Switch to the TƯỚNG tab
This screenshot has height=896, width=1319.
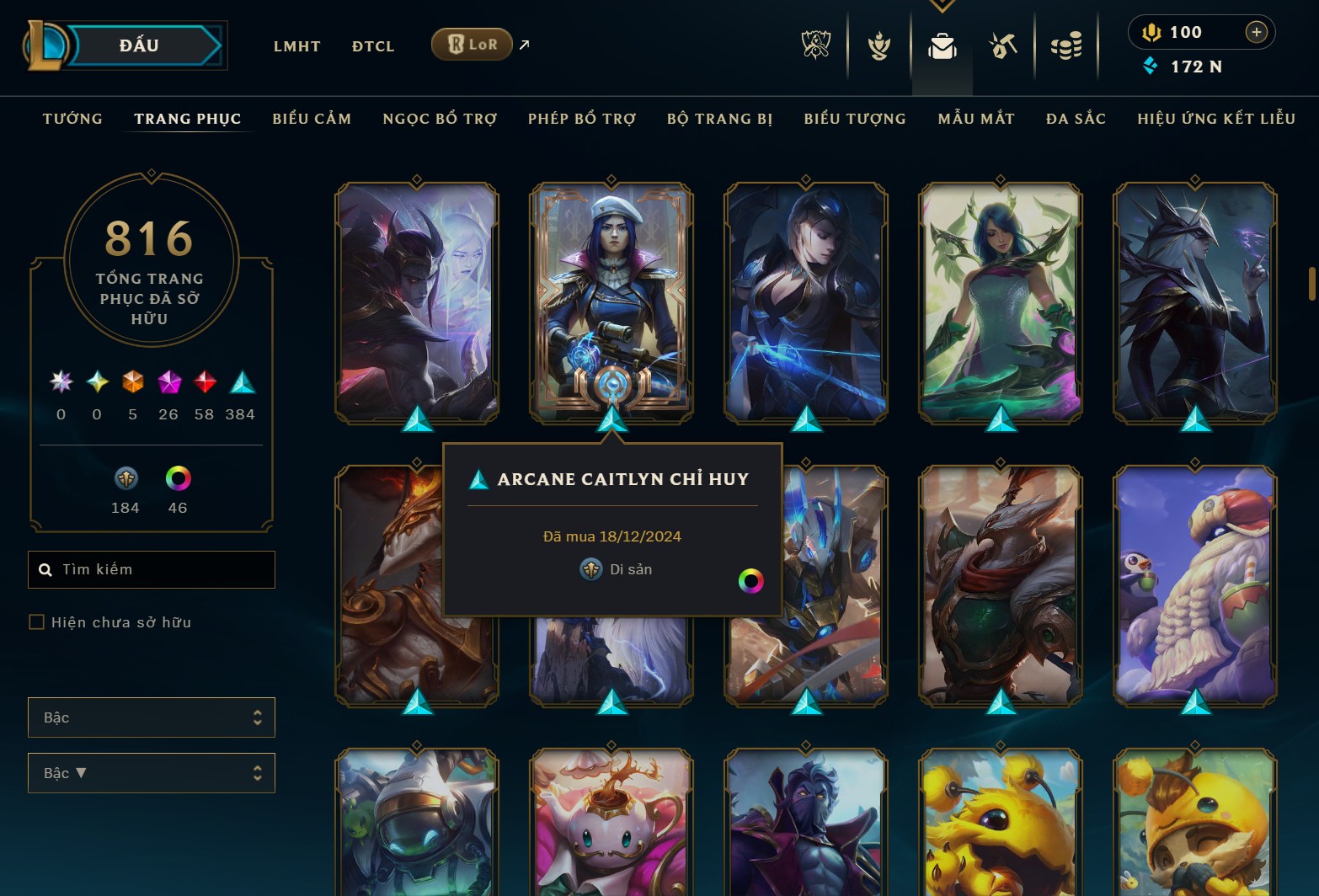coord(72,119)
